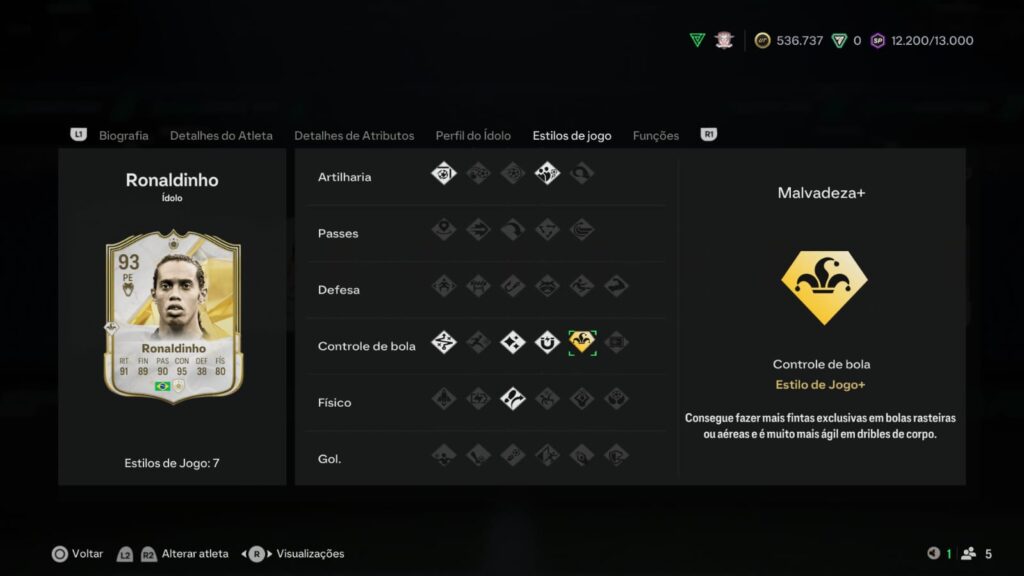This screenshot has width=1024, height=576.
Task: Select the gold Malvadeza+ playstyle icon
Action: 582,342
